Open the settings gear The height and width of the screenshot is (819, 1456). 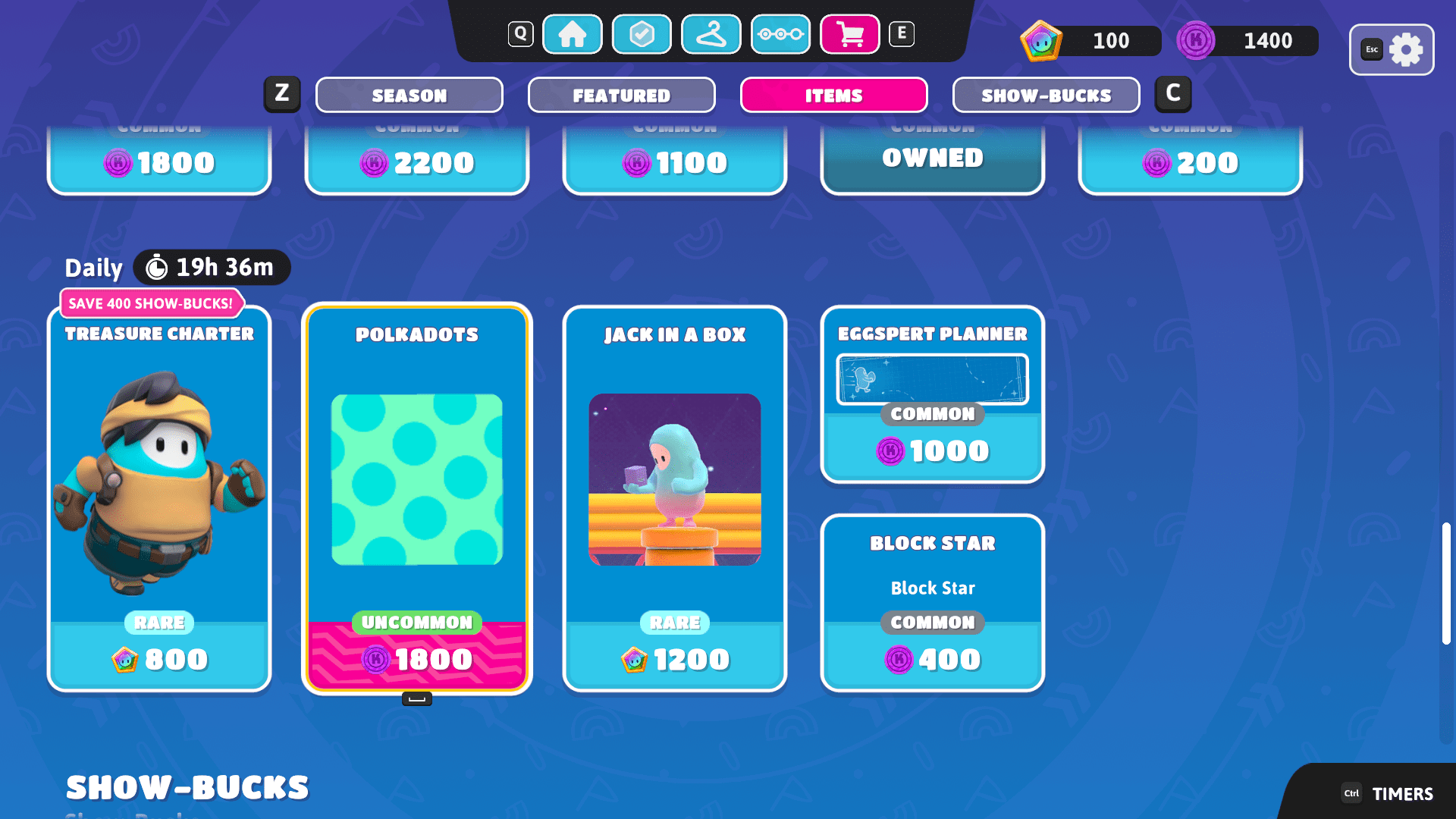[x=1407, y=49]
